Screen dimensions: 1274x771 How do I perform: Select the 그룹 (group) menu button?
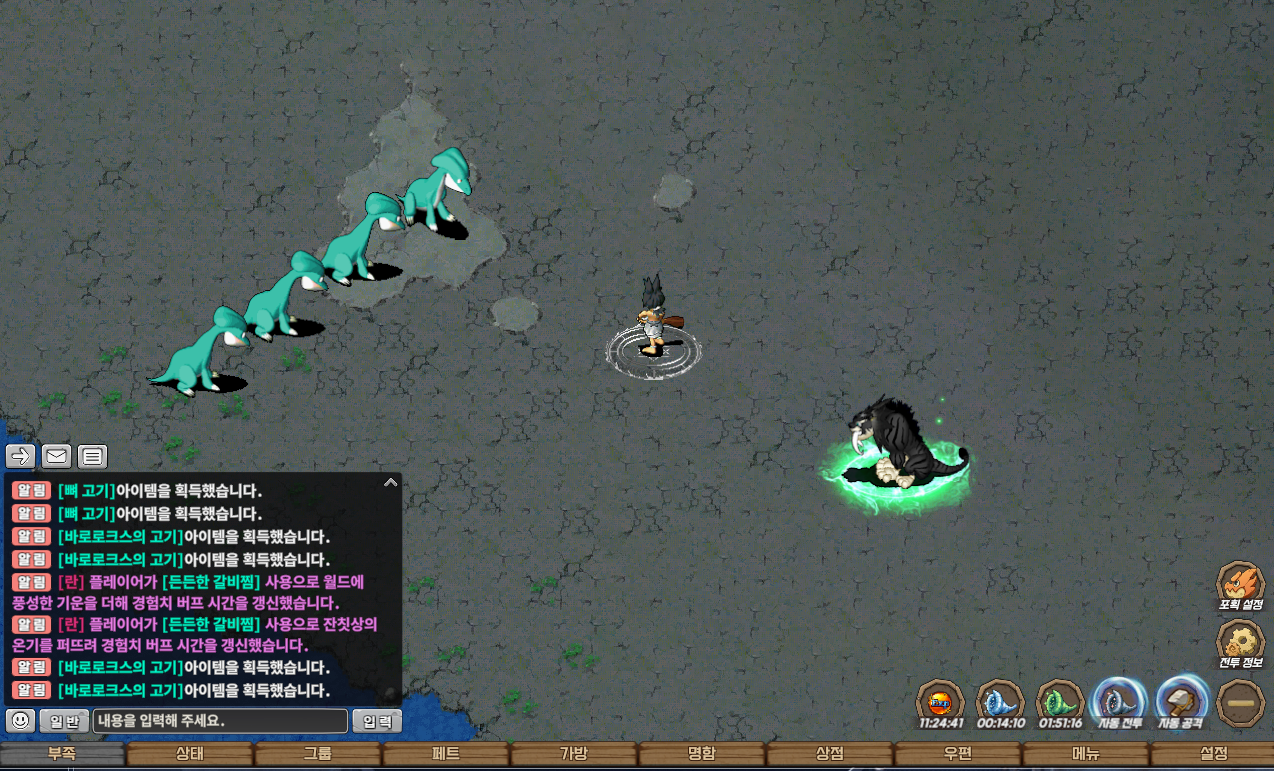tap(318, 754)
